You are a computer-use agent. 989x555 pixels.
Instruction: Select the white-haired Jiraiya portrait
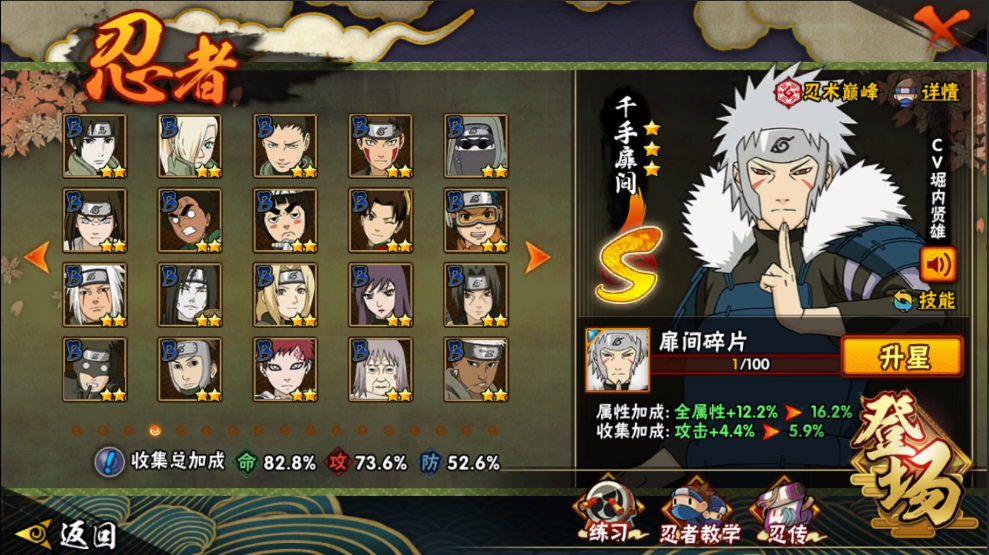pos(95,295)
